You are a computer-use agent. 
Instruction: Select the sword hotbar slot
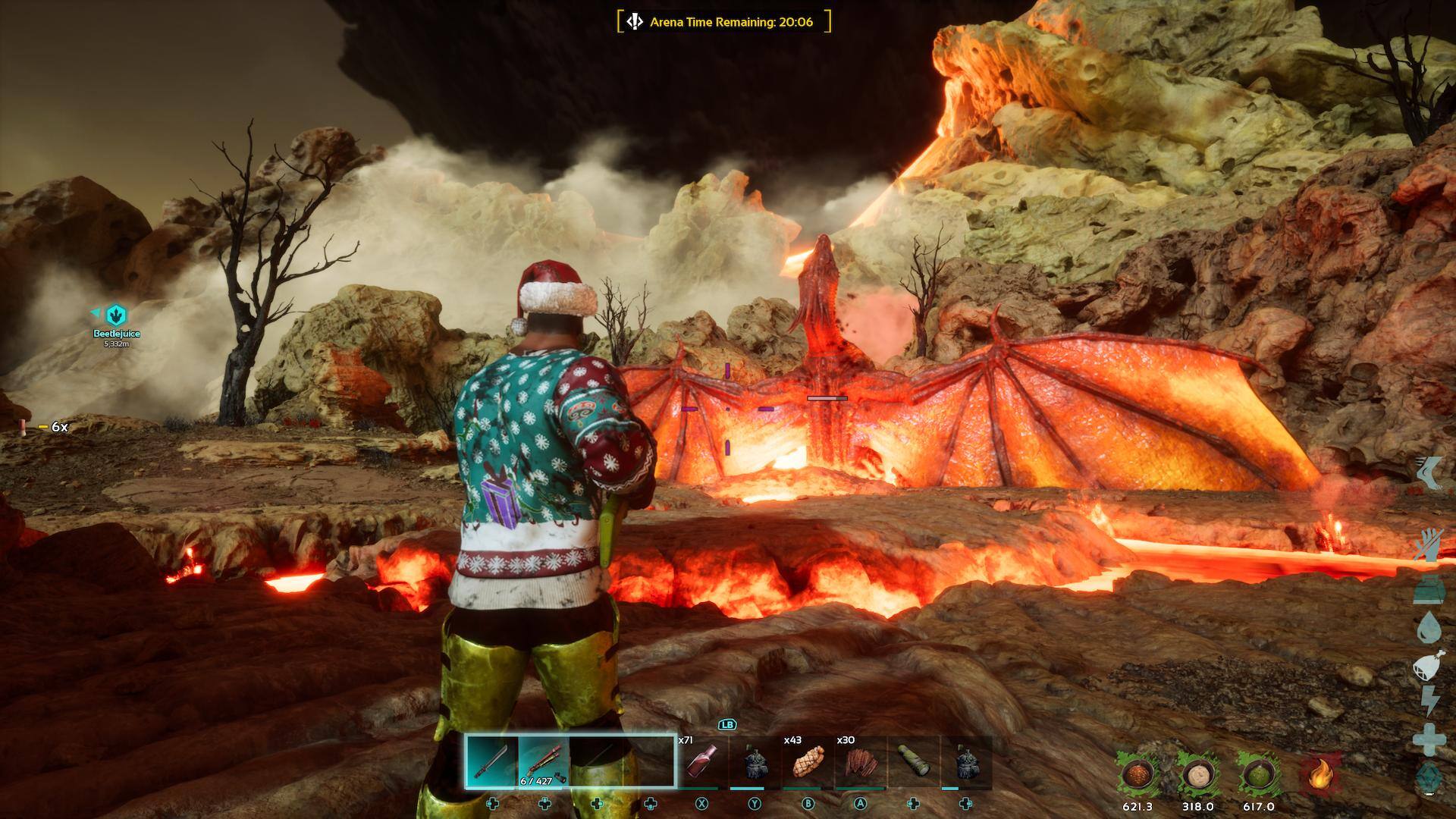pos(491,761)
